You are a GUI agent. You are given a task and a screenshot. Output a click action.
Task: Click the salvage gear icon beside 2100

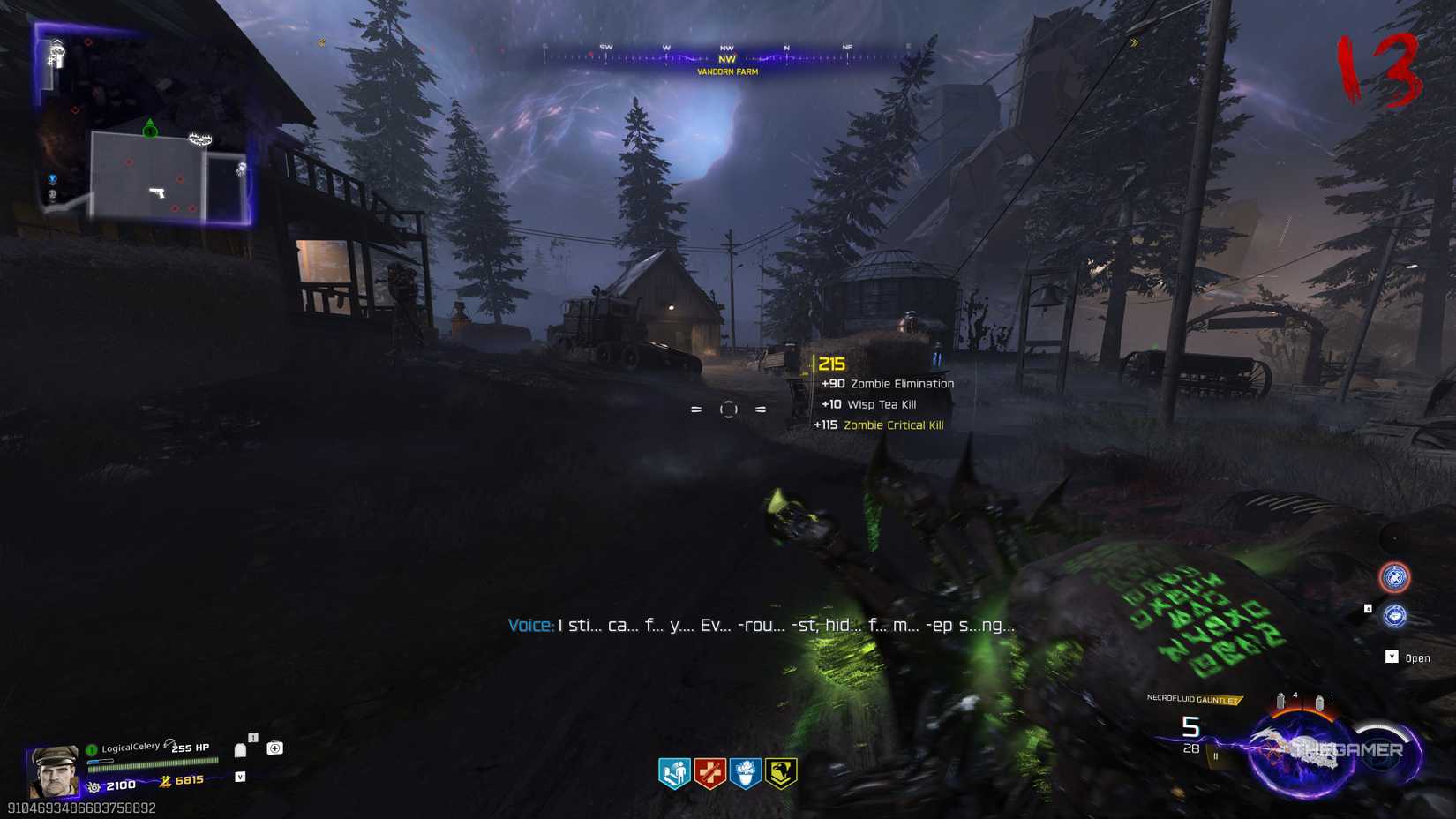93,786
